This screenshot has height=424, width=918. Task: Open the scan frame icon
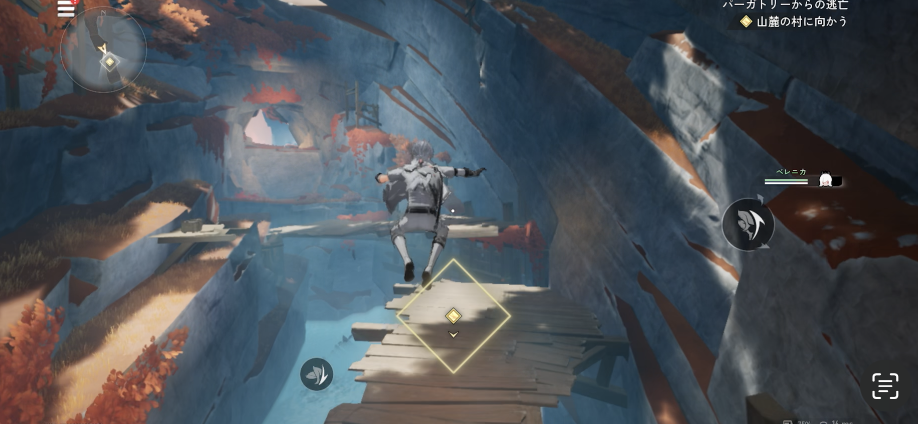click(884, 386)
